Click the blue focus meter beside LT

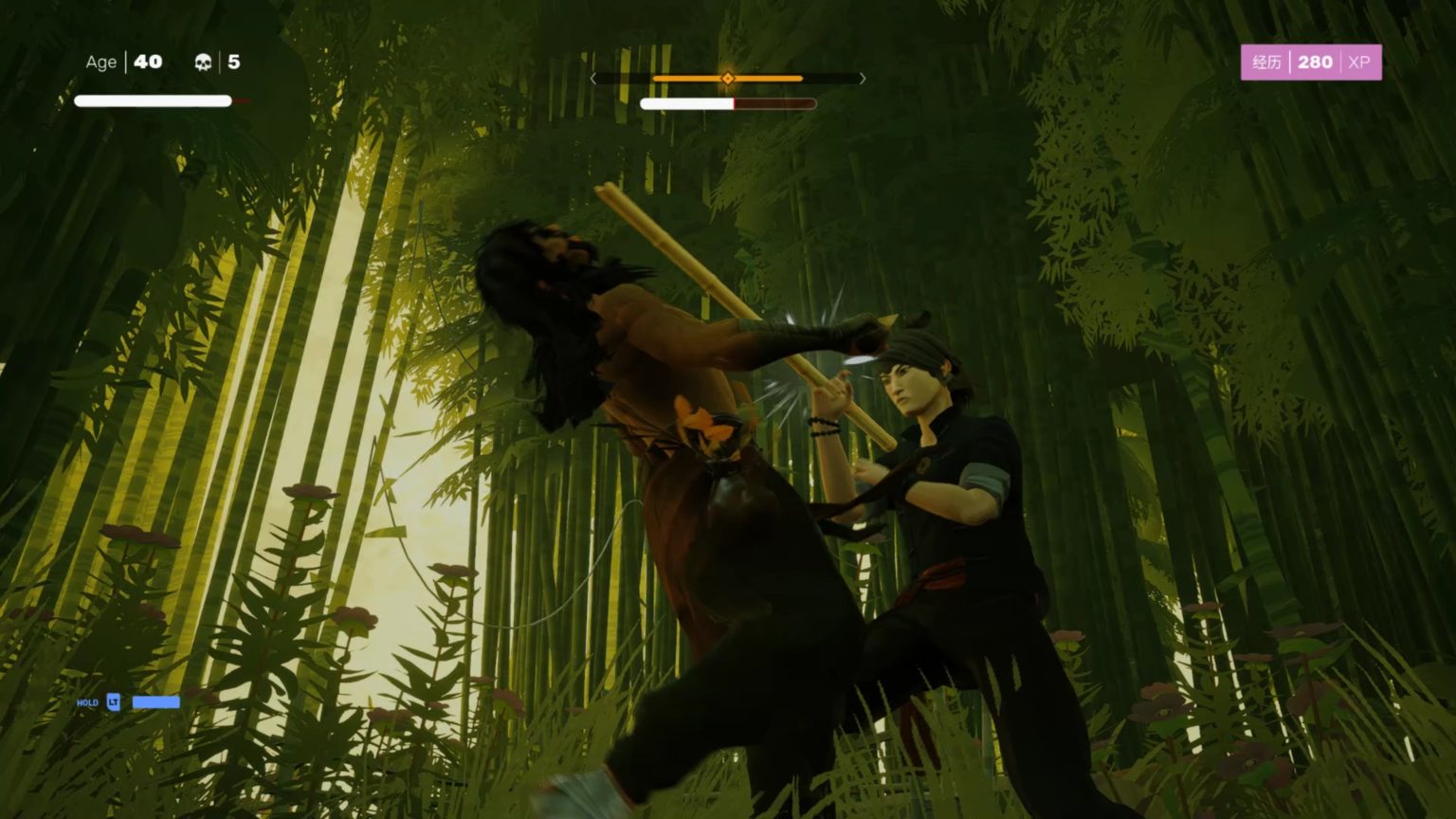tap(155, 702)
